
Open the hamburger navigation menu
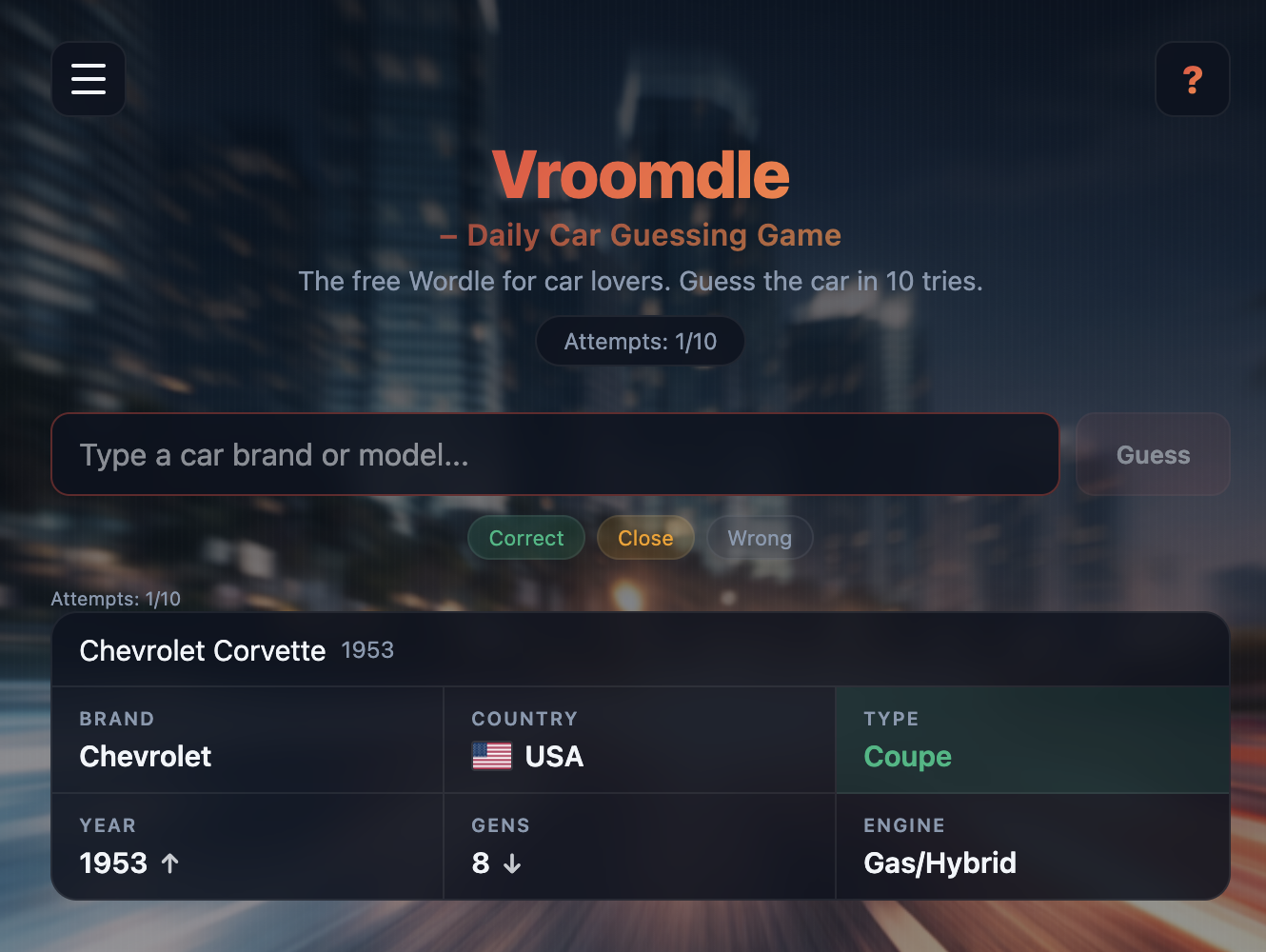point(88,79)
